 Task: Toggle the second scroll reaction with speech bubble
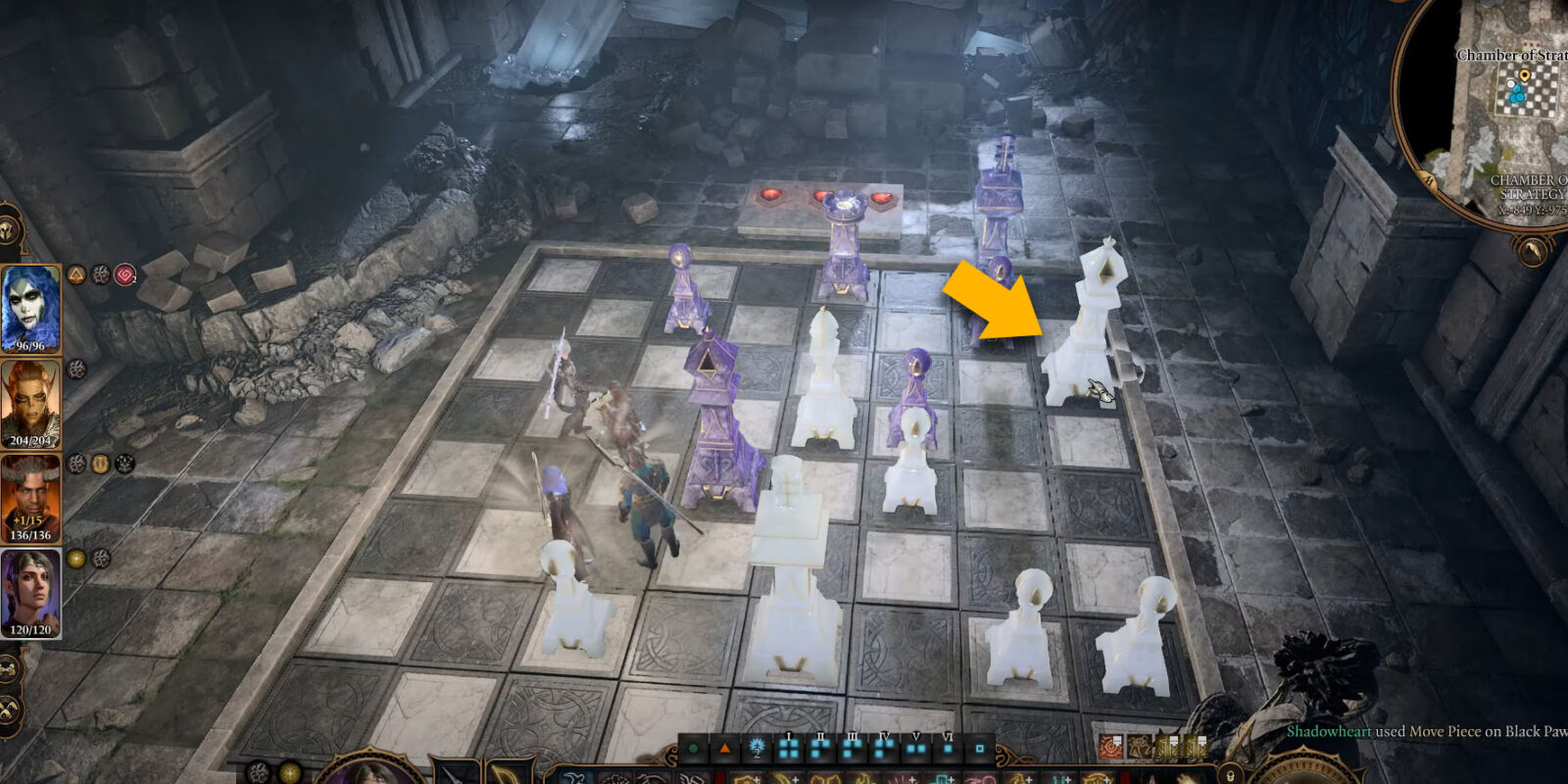1195,746
